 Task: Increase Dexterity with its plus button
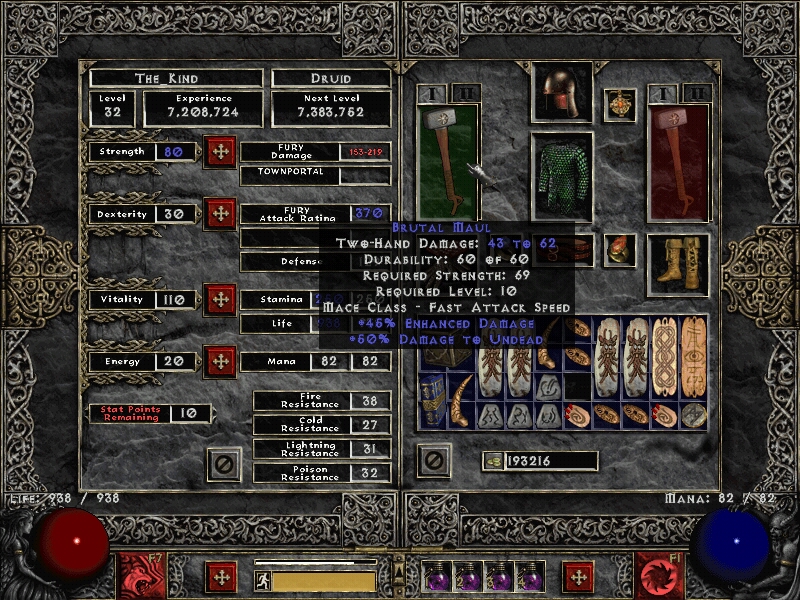click(220, 214)
